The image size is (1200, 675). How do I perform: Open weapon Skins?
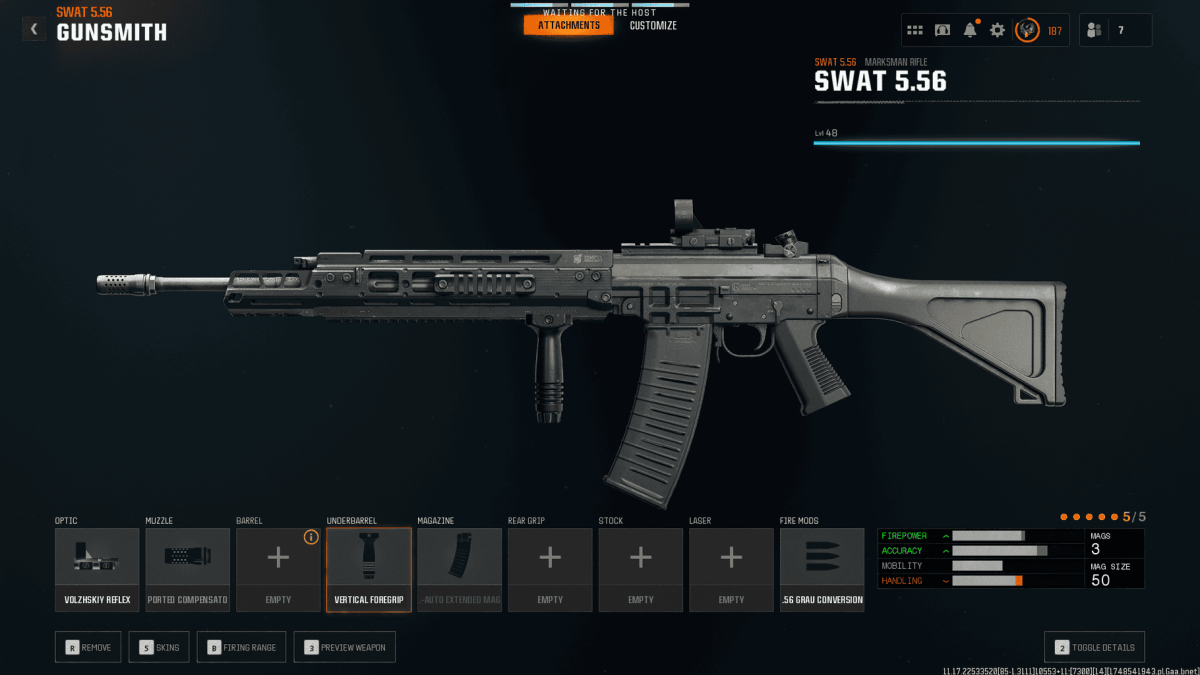pyautogui.click(x=159, y=647)
